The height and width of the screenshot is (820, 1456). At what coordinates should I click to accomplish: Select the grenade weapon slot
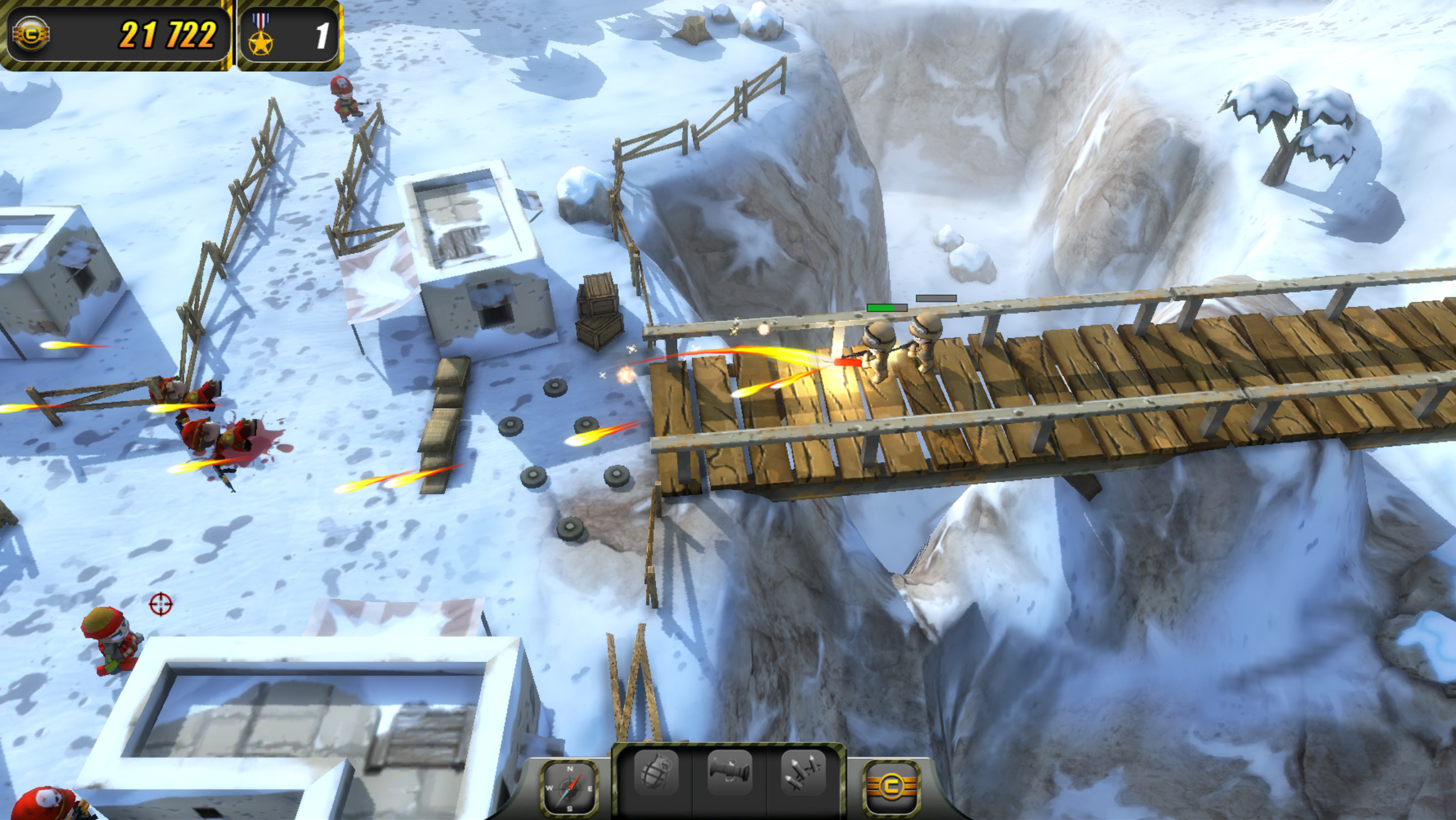point(656,773)
